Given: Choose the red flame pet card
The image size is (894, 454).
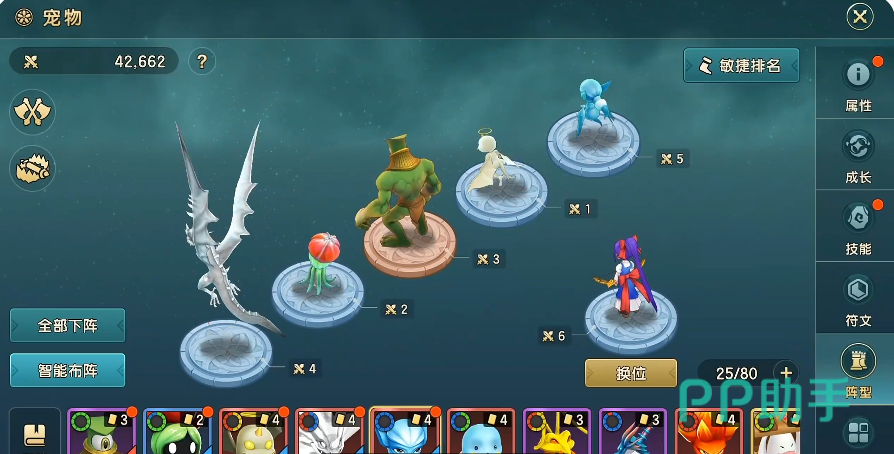Looking at the screenshot, I should tap(709, 432).
